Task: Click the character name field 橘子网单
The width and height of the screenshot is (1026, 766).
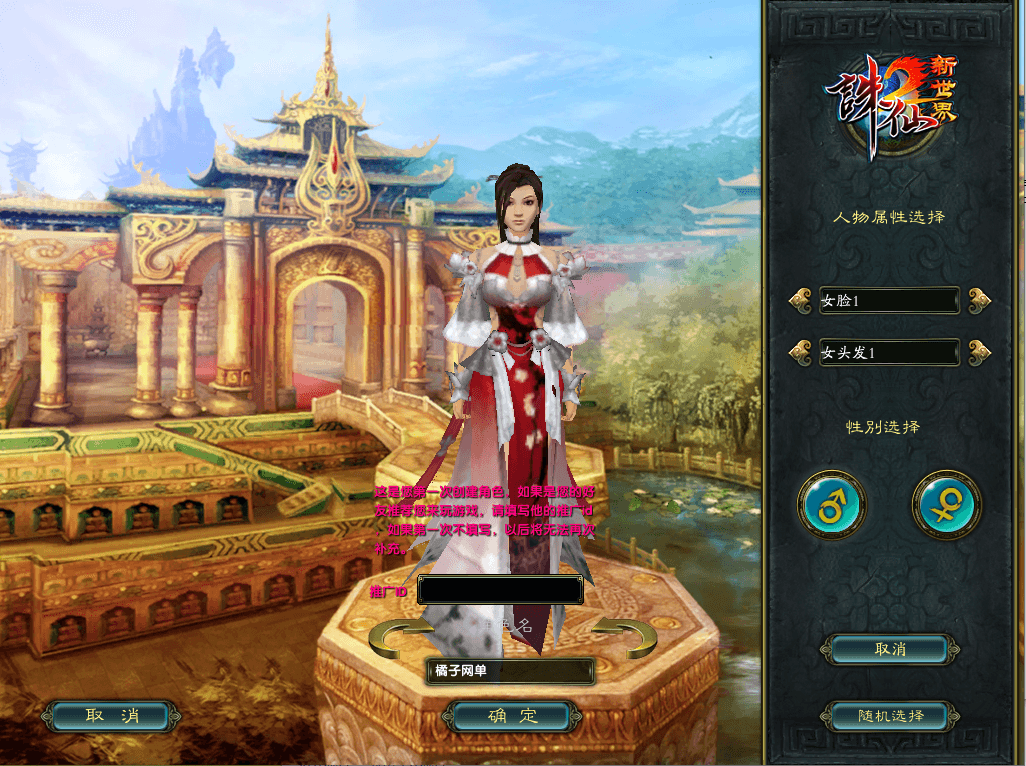Action: point(510,671)
